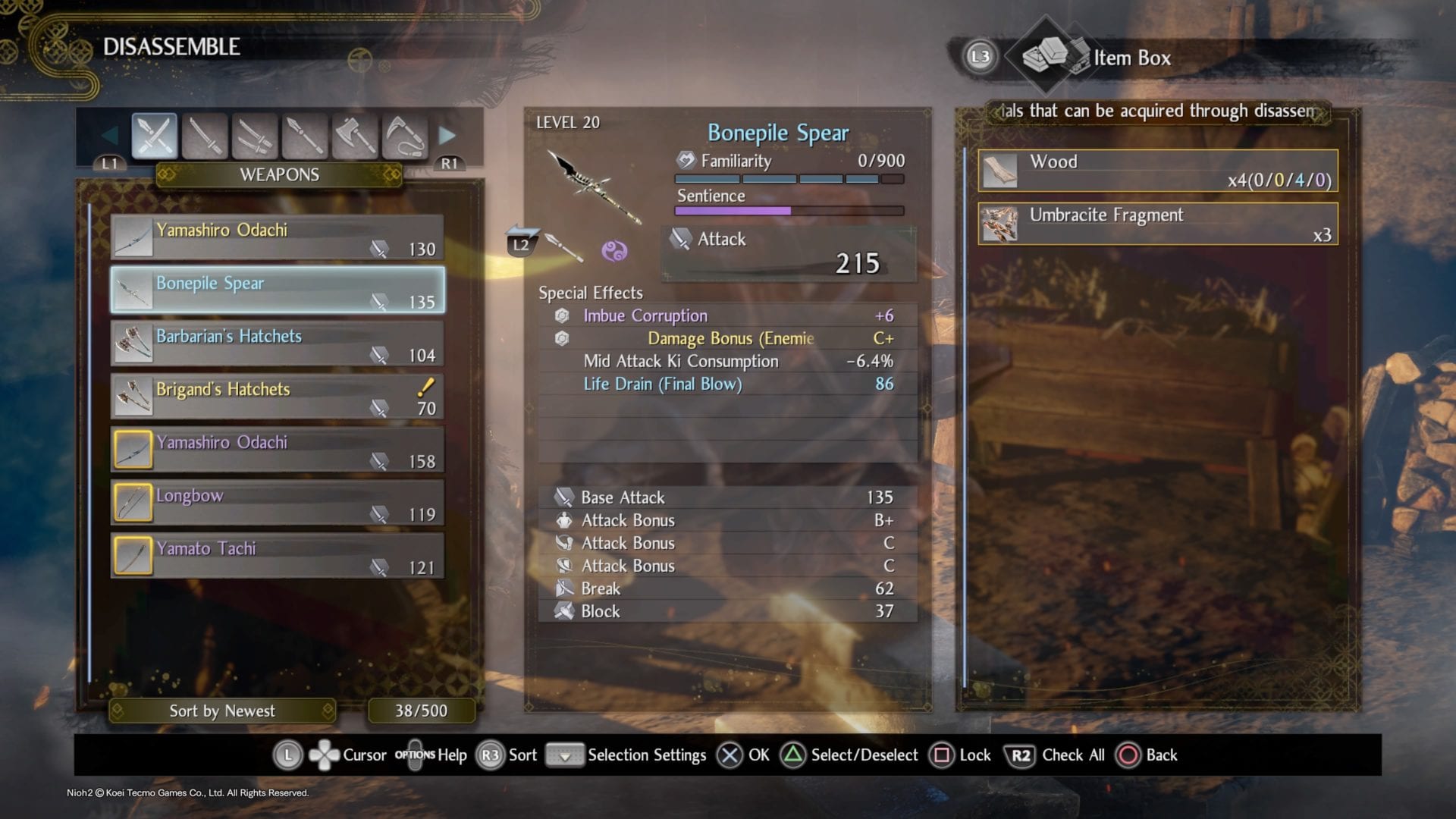Select the Wood material entry

tap(1158, 170)
